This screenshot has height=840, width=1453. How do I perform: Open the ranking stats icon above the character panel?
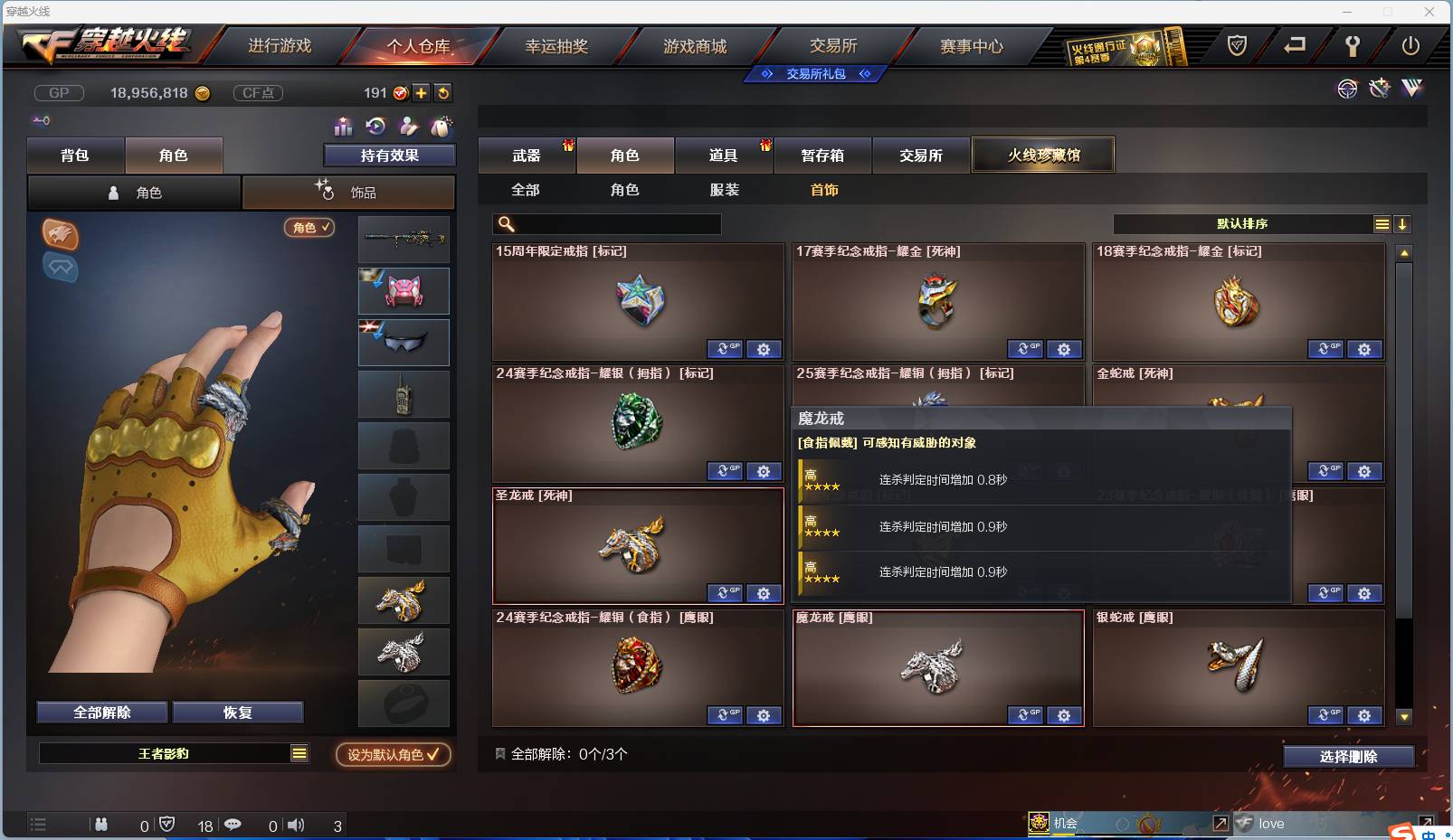(343, 127)
